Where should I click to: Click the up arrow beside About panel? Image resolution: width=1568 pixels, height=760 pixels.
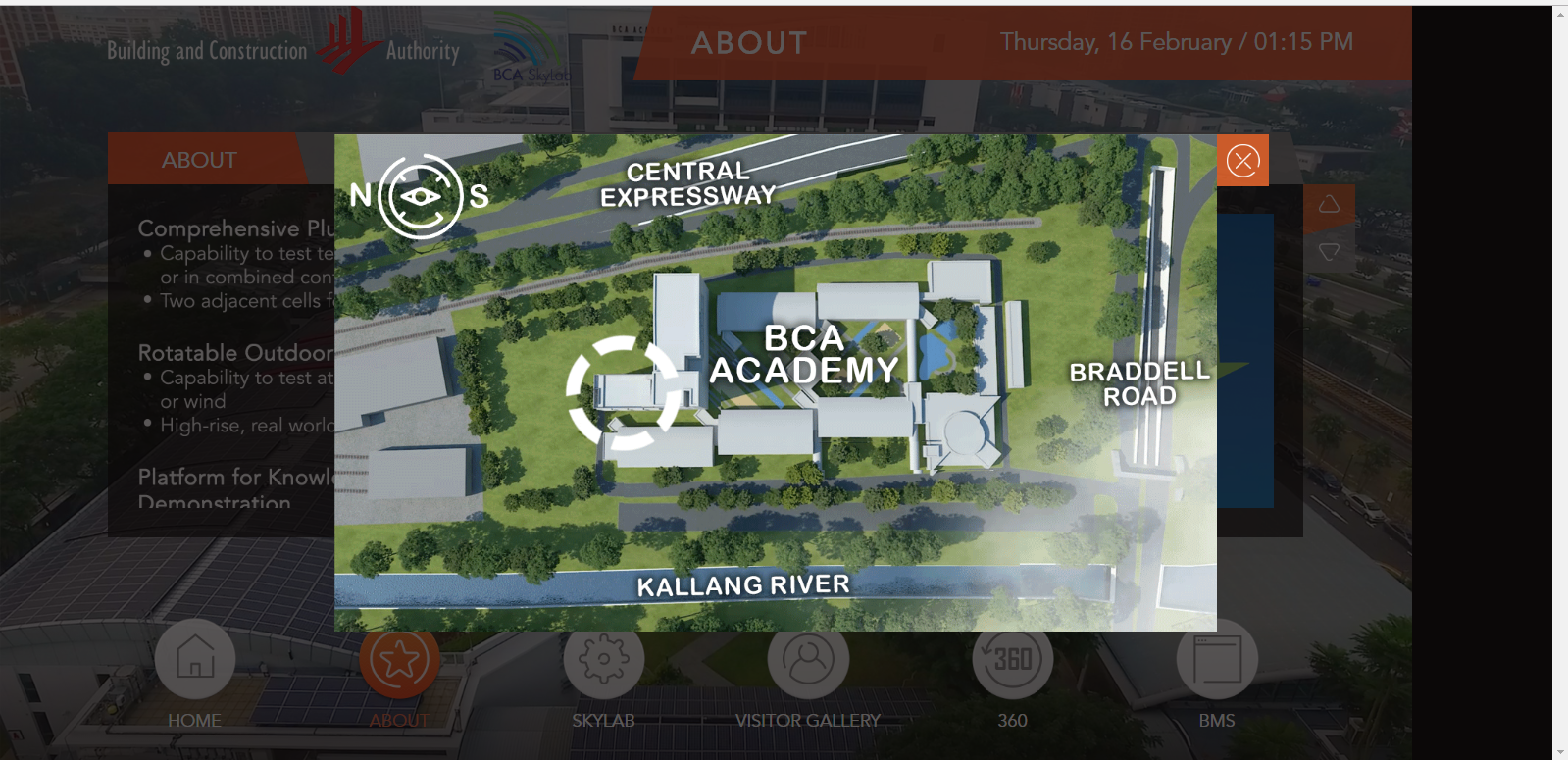tap(1329, 204)
